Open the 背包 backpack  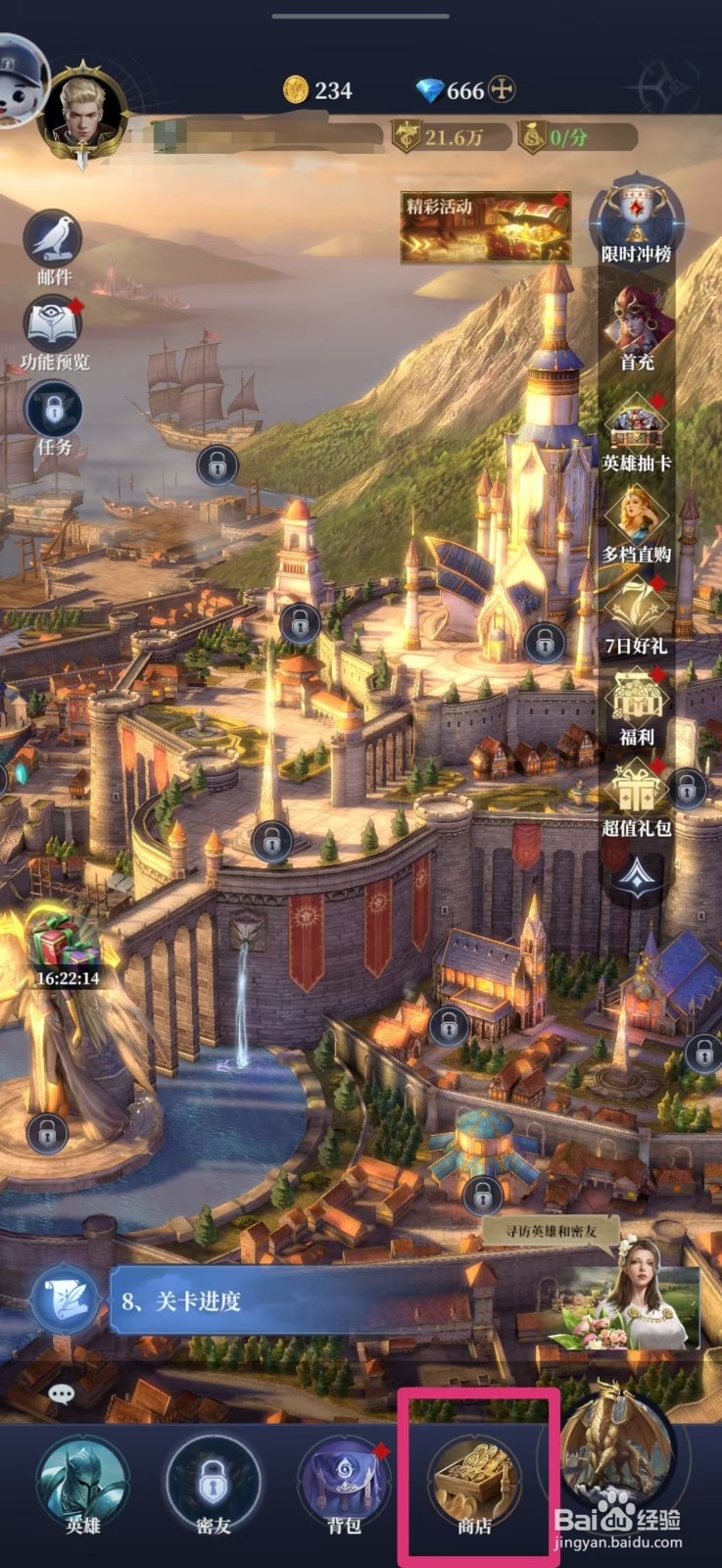point(344,1482)
